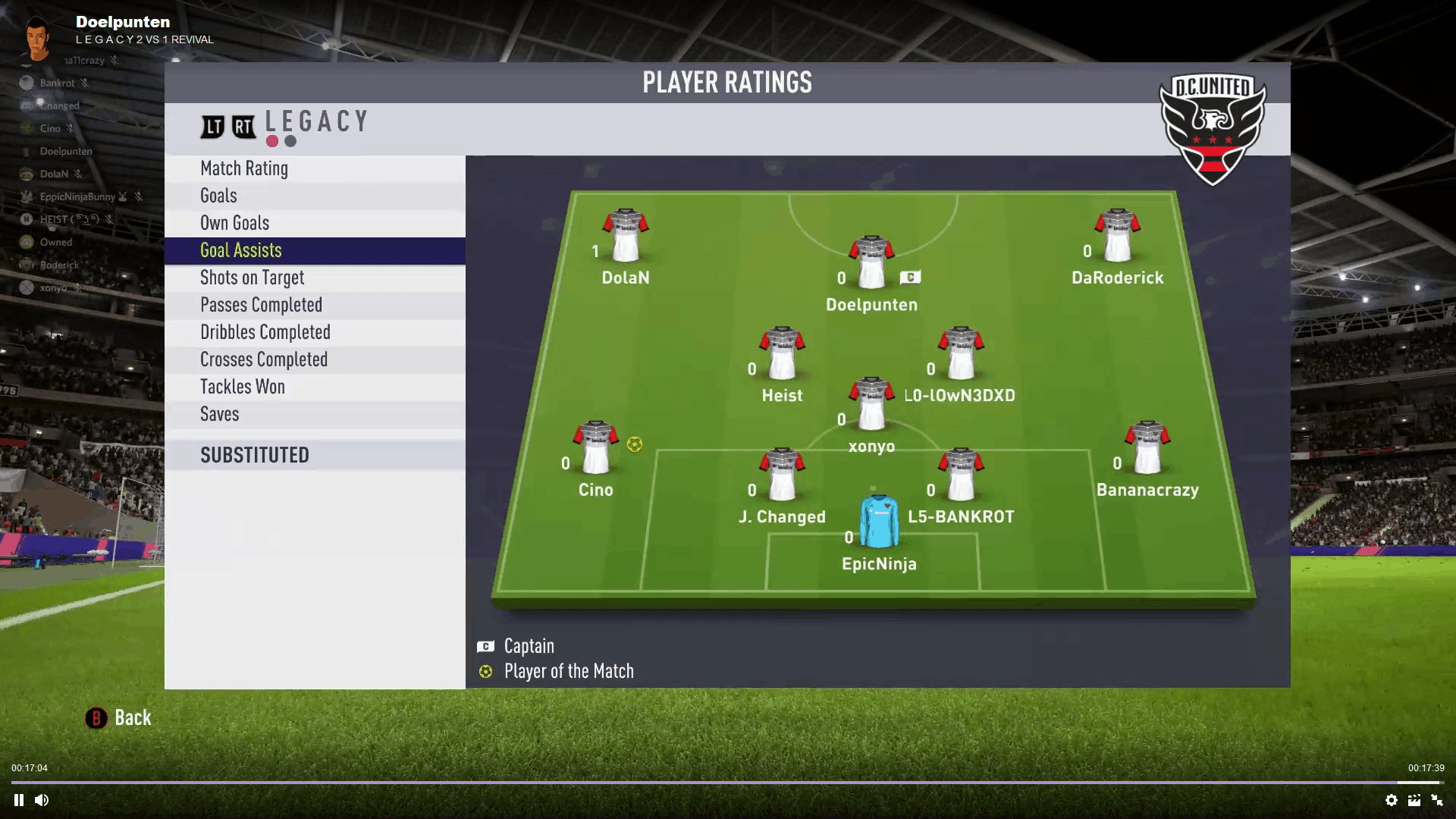
Task: Pause the video playback
Action: (19, 800)
